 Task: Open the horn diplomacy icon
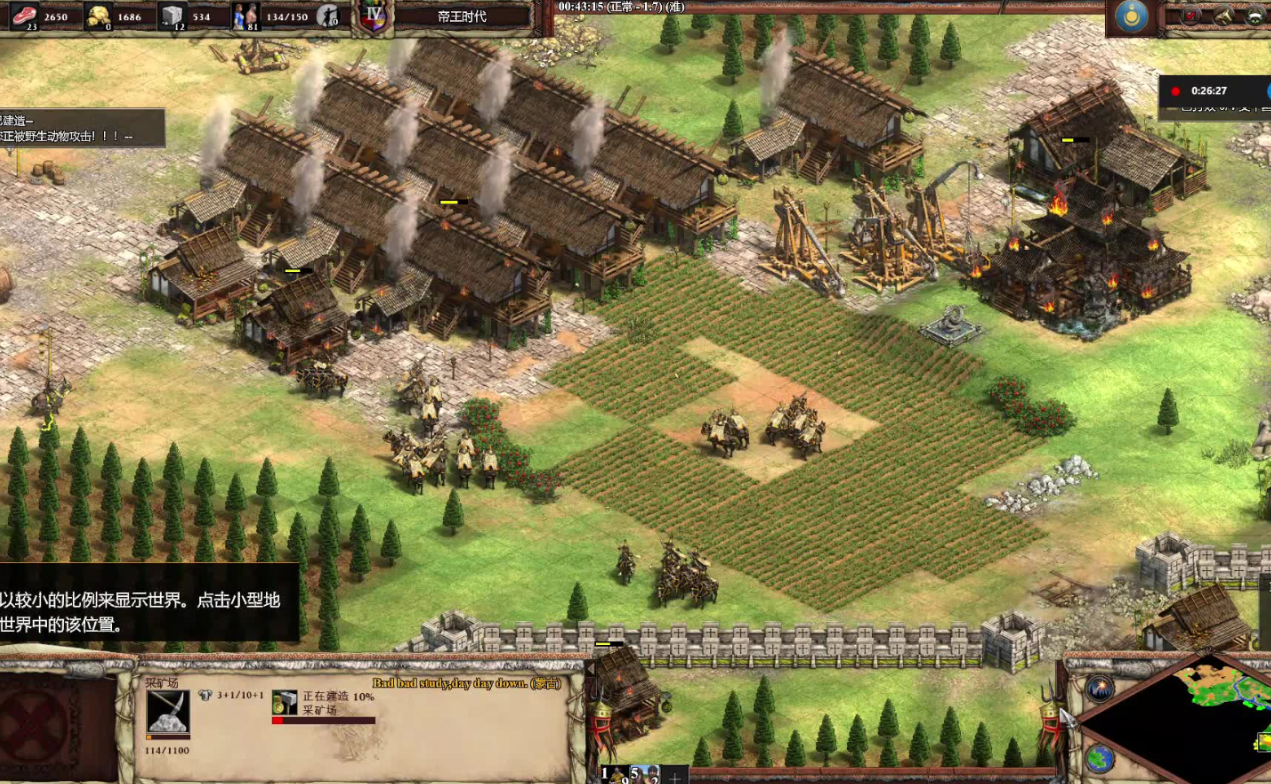[1224, 15]
